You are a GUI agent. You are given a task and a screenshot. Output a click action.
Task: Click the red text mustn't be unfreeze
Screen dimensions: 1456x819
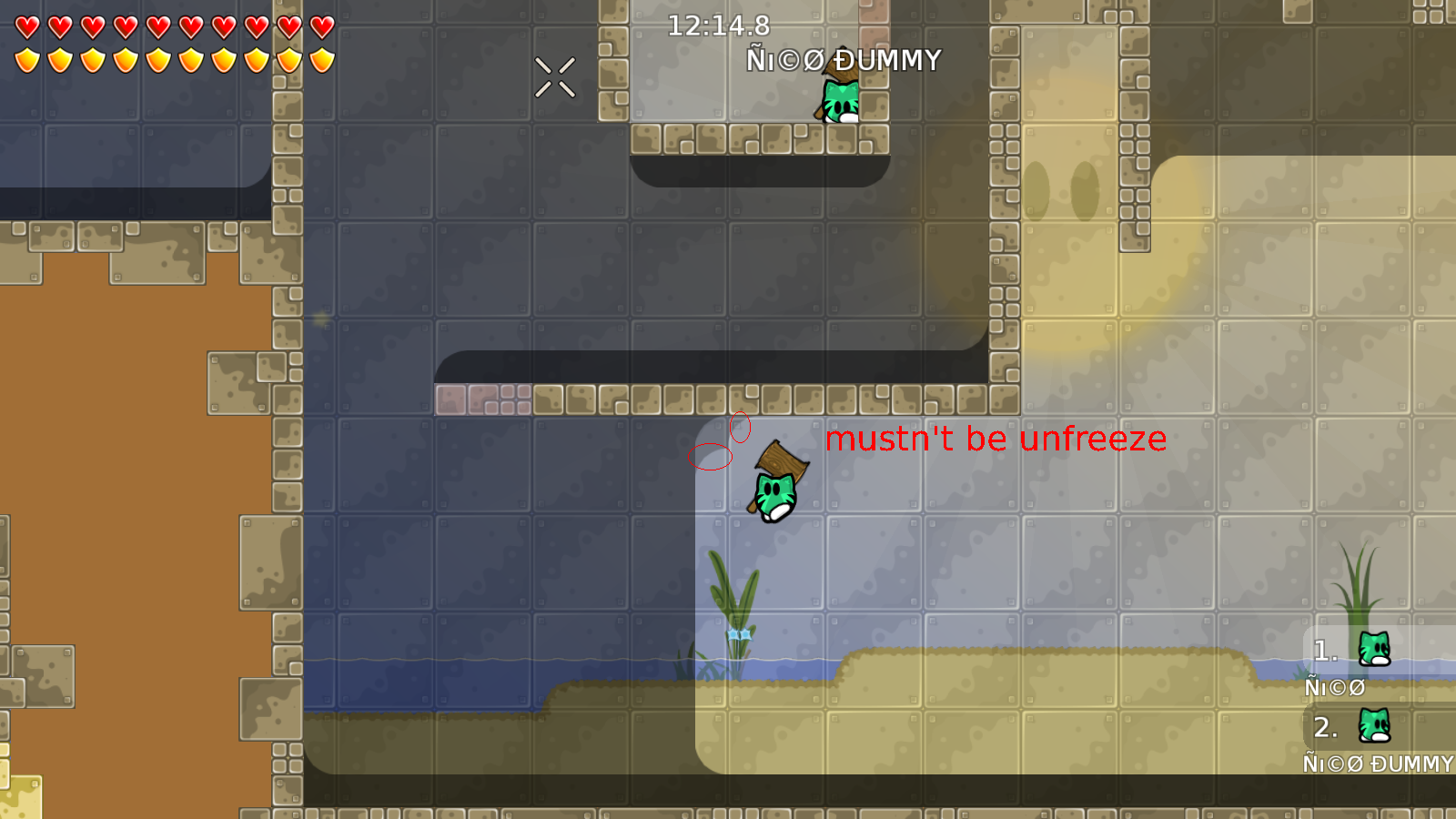click(995, 439)
